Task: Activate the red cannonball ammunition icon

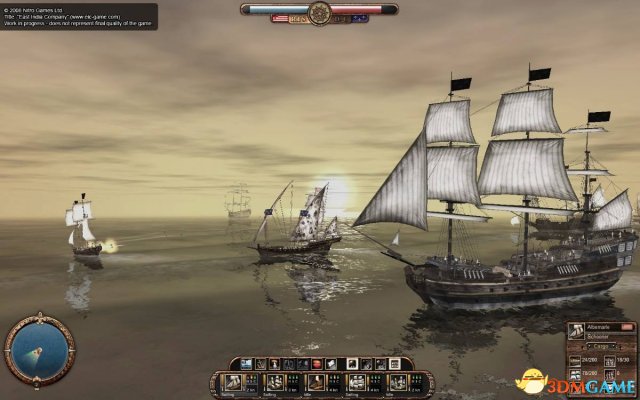Action: point(318,364)
